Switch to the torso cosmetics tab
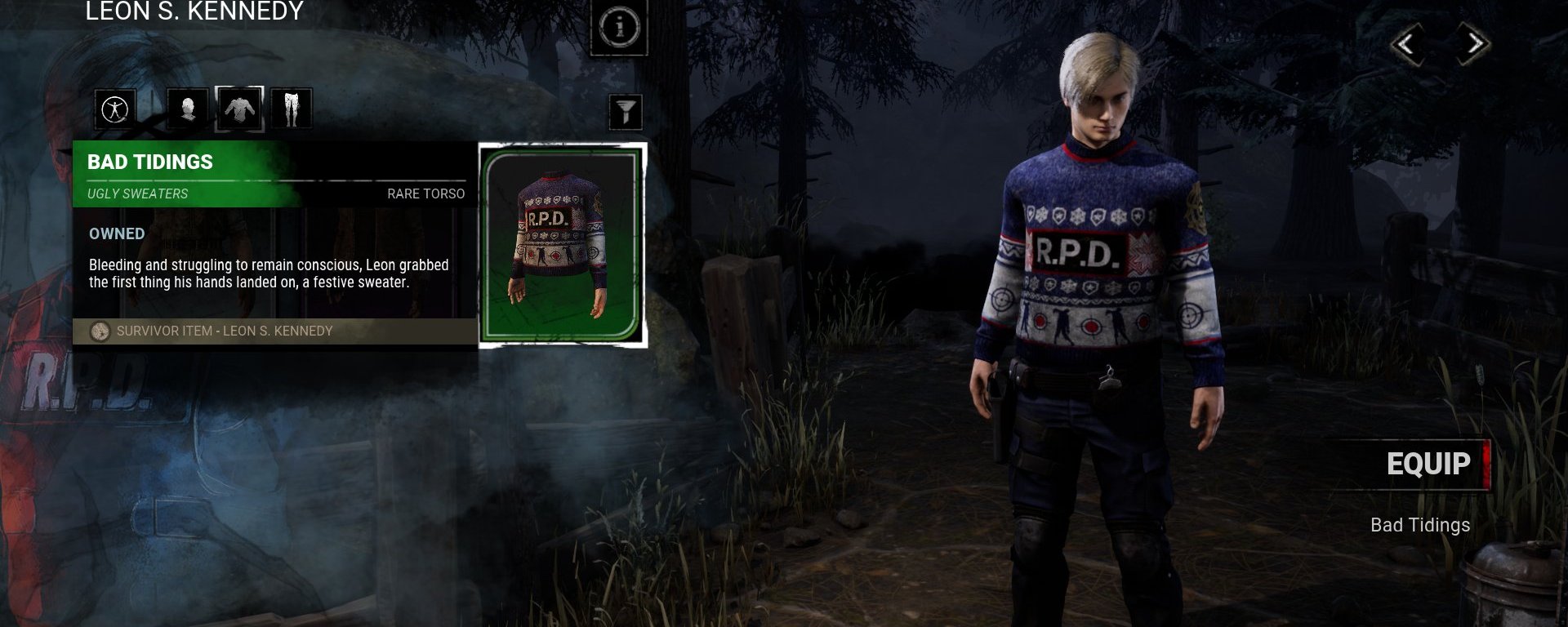The width and height of the screenshot is (1568, 627). pyautogui.click(x=239, y=109)
